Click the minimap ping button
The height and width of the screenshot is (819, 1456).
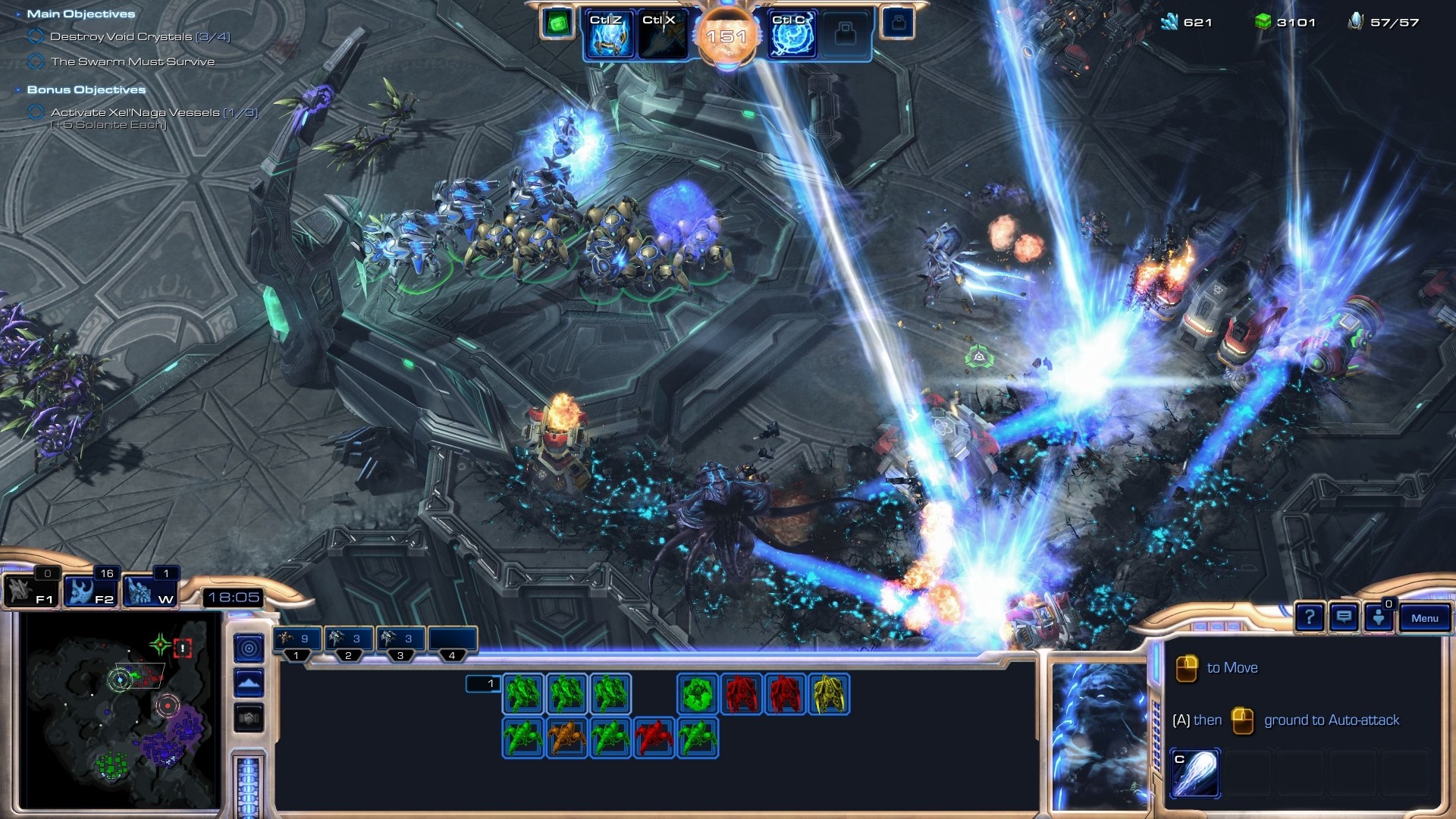pyautogui.click(x=249, y=648)
